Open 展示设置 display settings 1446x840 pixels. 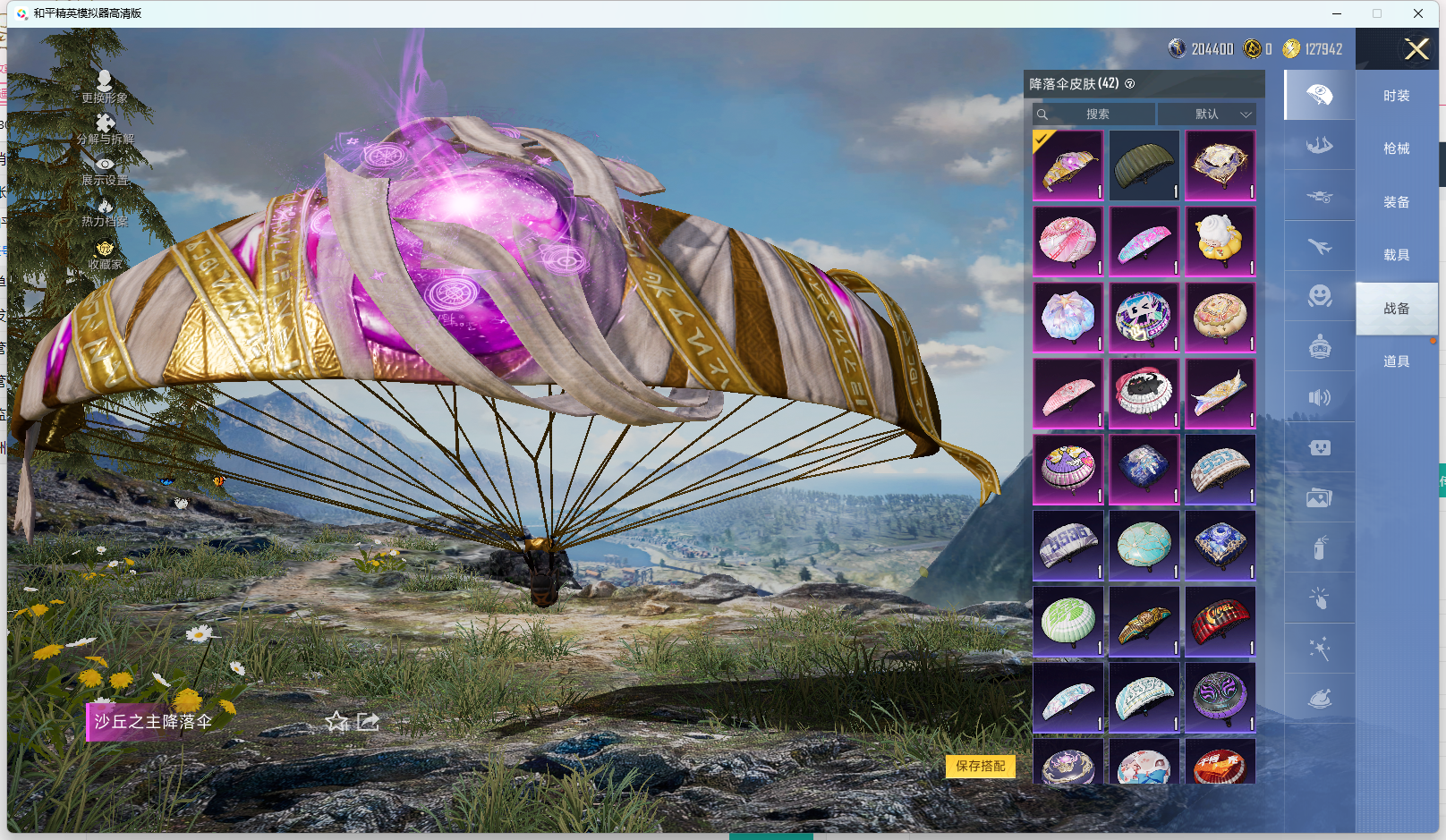[105, 170]
